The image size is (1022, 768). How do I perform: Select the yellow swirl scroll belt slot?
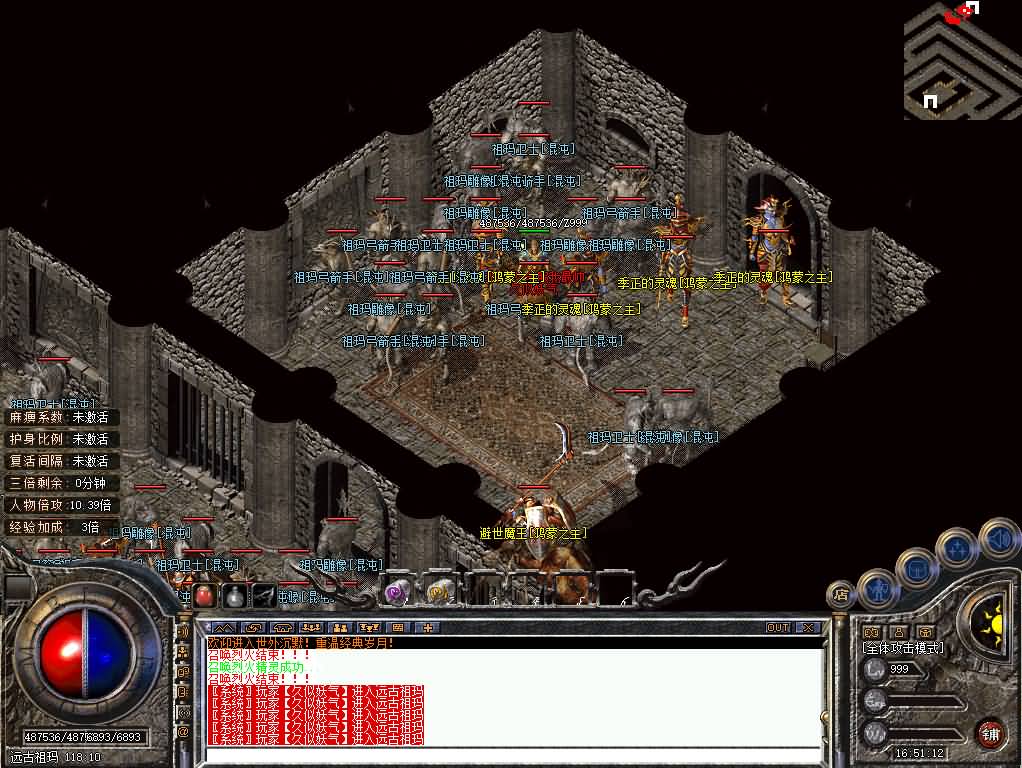[439, 592]
